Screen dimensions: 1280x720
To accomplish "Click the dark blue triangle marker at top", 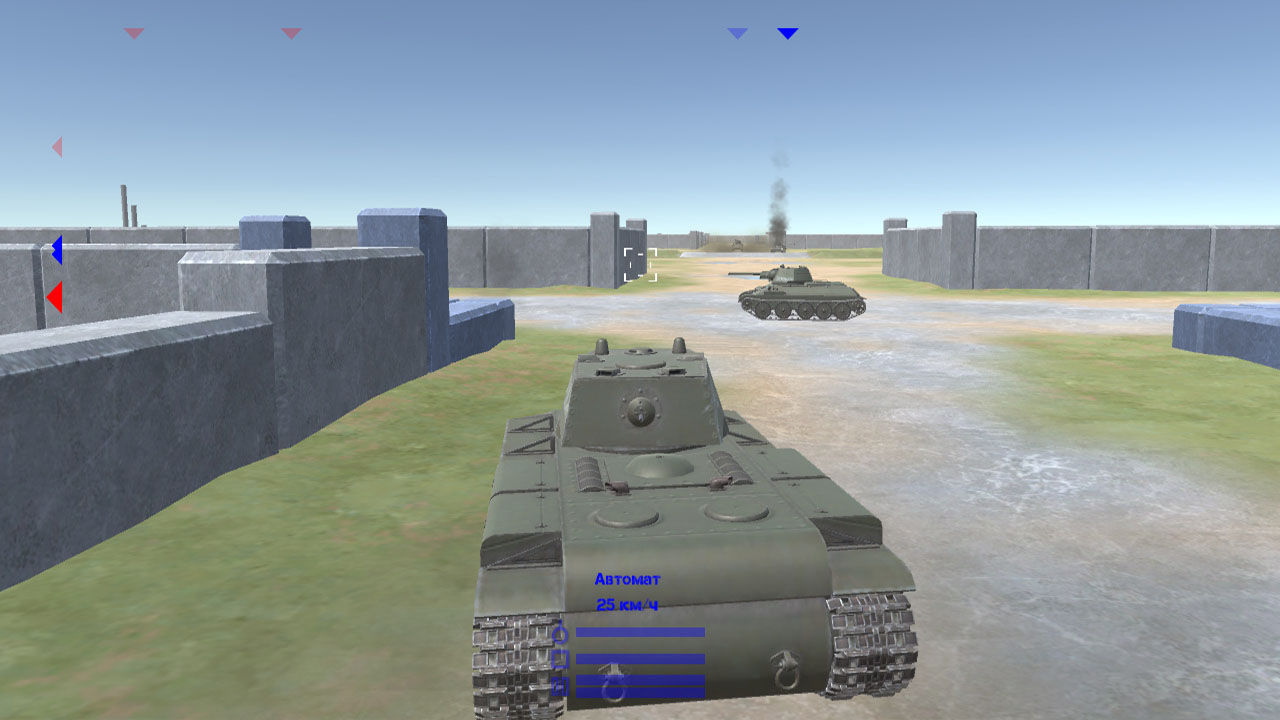I will point(788,31).
